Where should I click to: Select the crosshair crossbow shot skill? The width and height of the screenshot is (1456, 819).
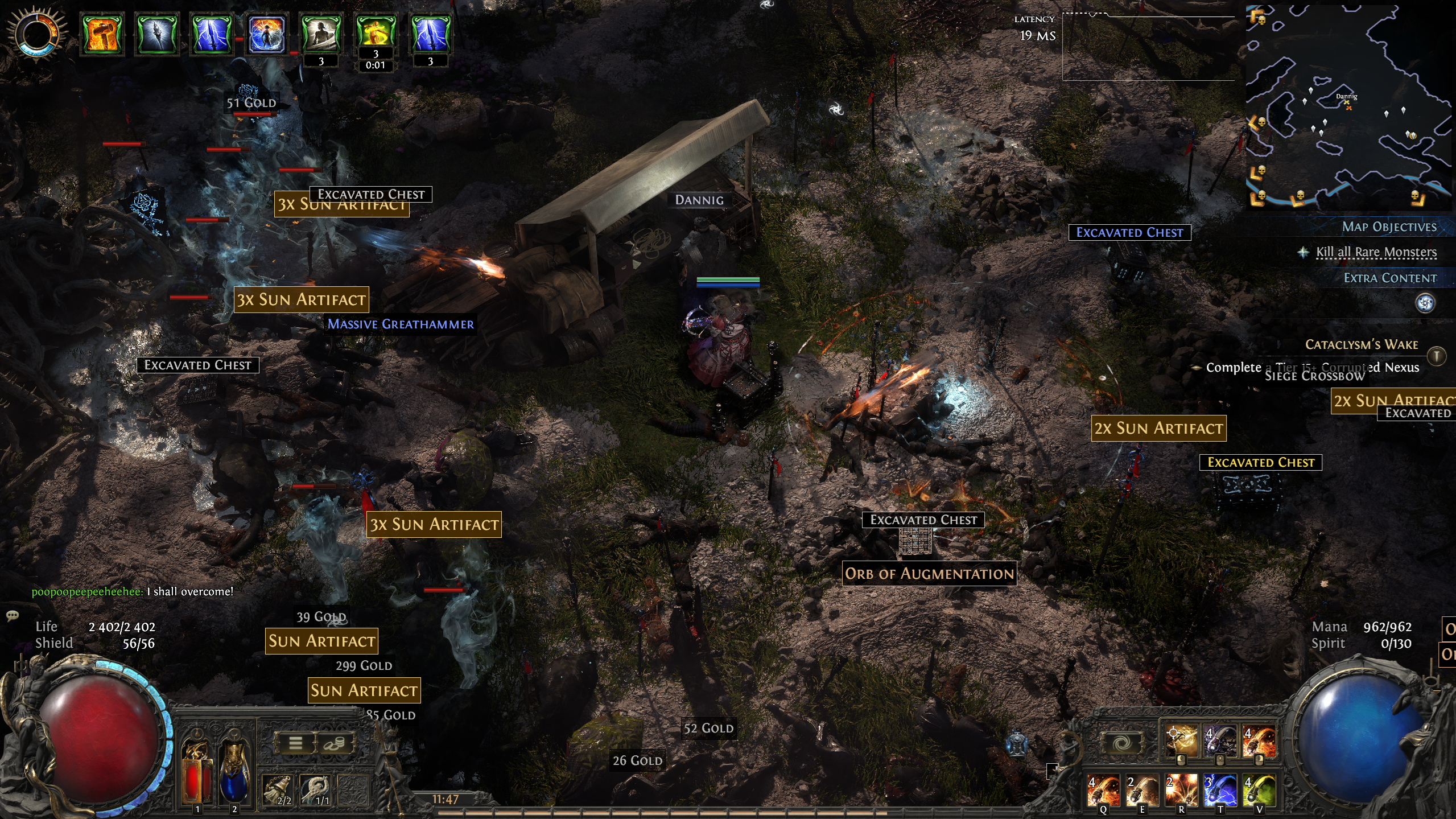tap(1181, 742)
